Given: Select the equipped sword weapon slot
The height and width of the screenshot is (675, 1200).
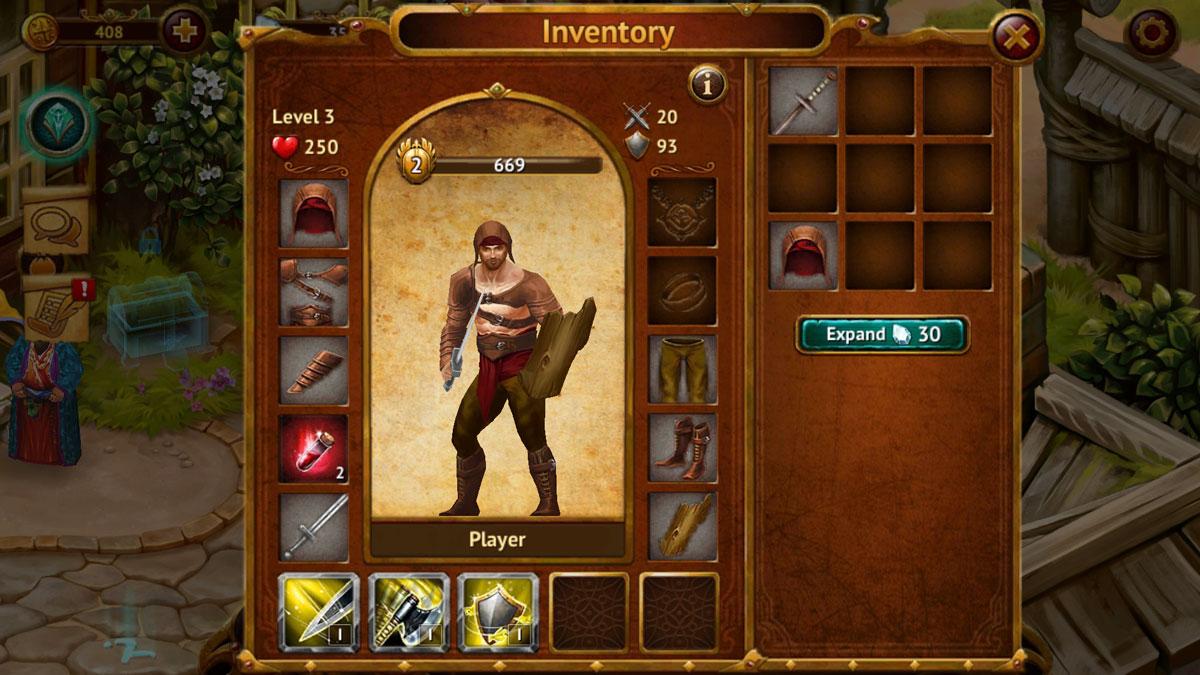Looking at the screenshot, I should coord(314,527).
